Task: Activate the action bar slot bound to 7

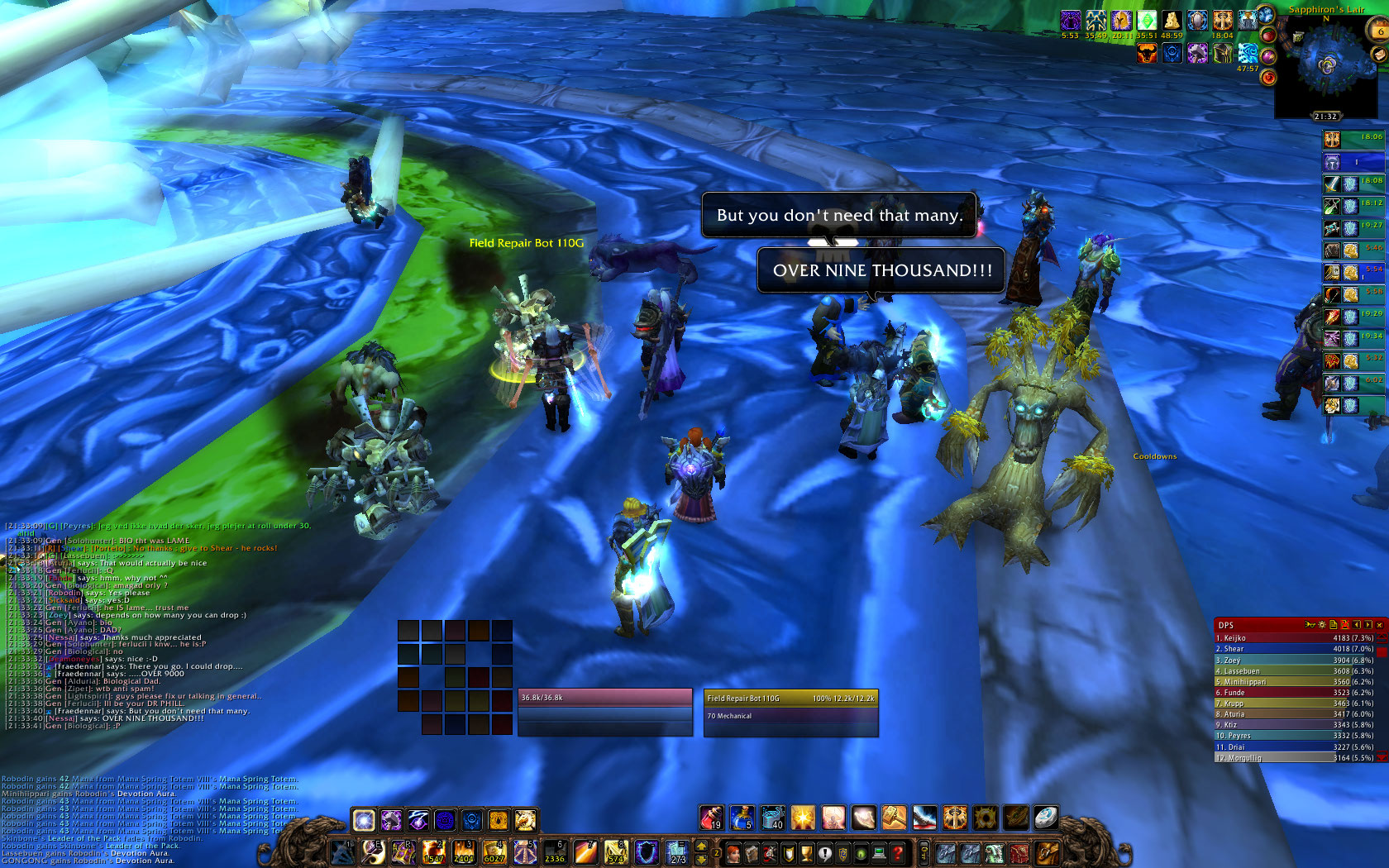Action: coord(586,852)
